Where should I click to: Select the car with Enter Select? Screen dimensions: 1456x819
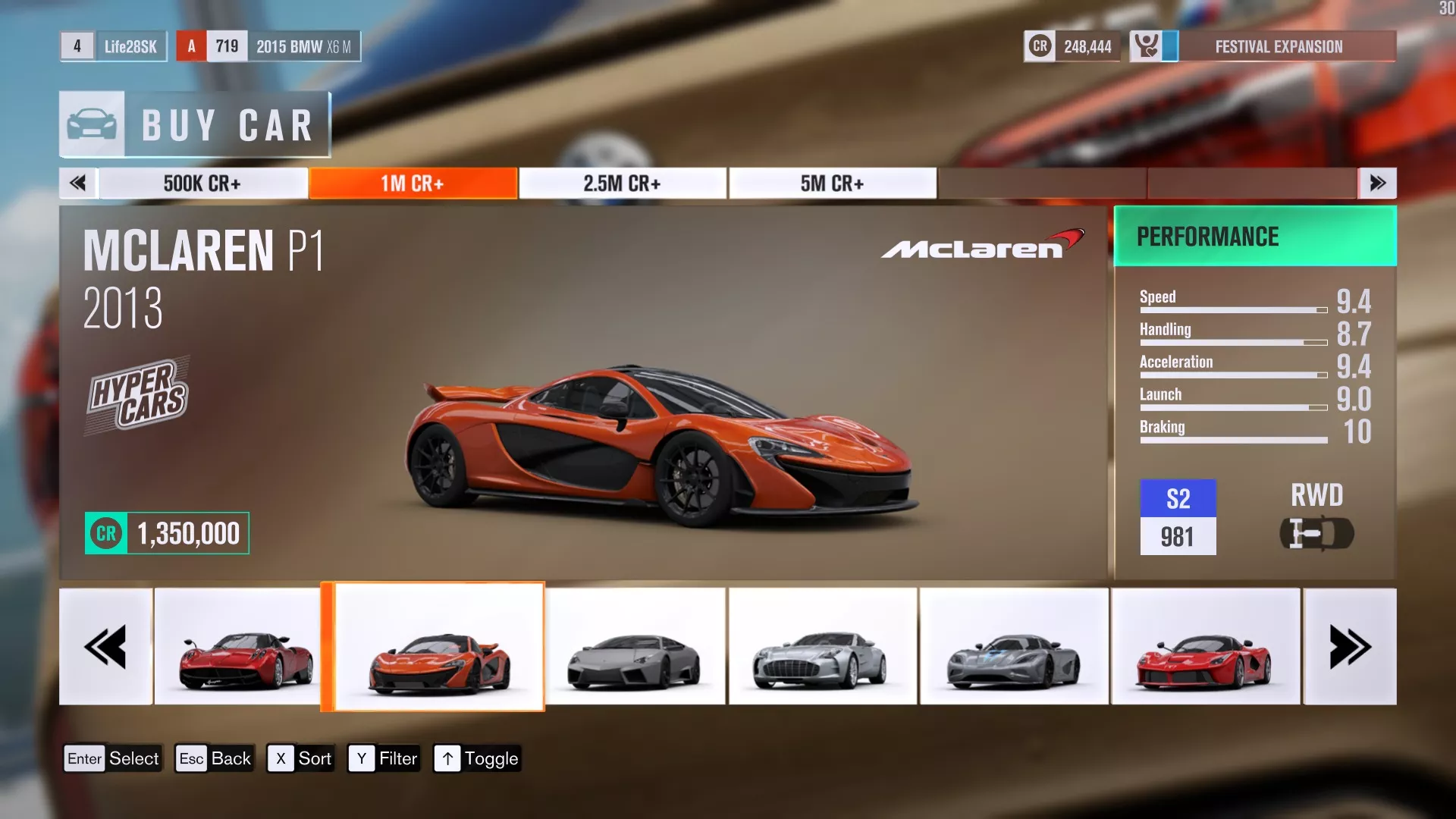pyautogui.click(x=112, y=758)
